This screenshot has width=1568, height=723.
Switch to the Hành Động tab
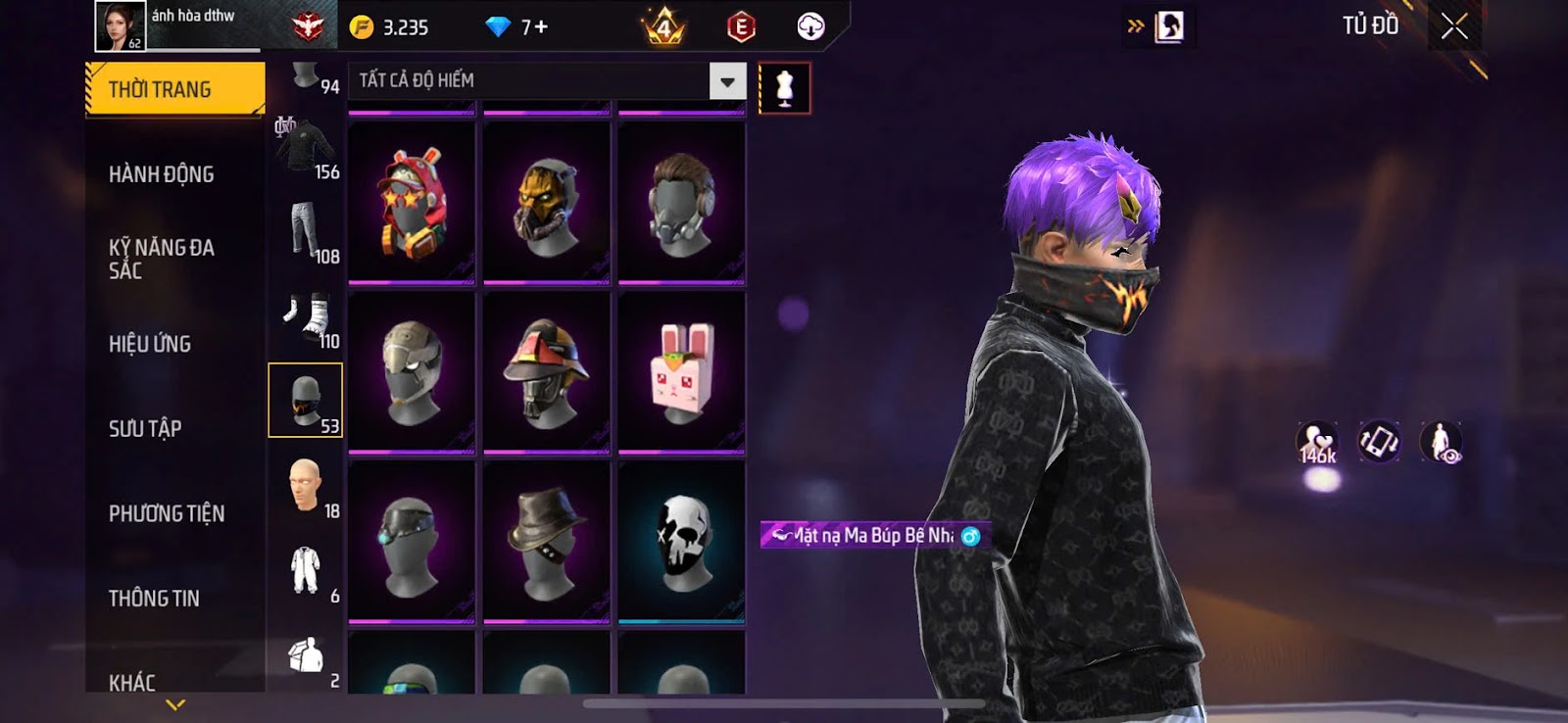[162, 174]
